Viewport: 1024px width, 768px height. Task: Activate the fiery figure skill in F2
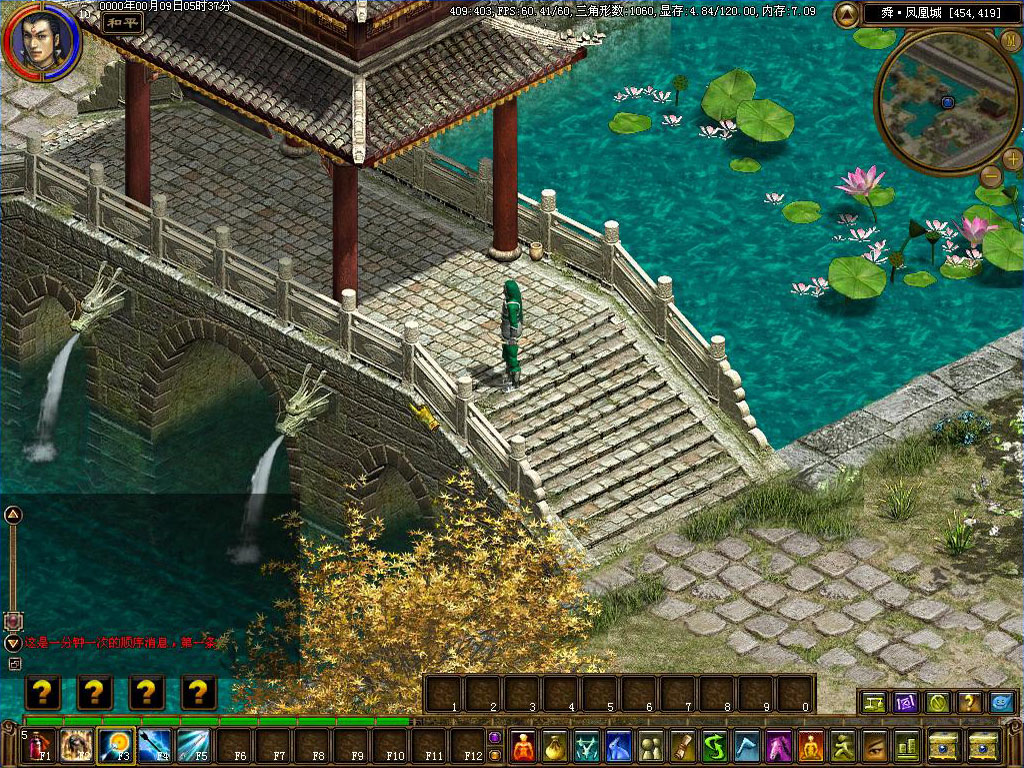pyautogui.click(x=77, y=745)
